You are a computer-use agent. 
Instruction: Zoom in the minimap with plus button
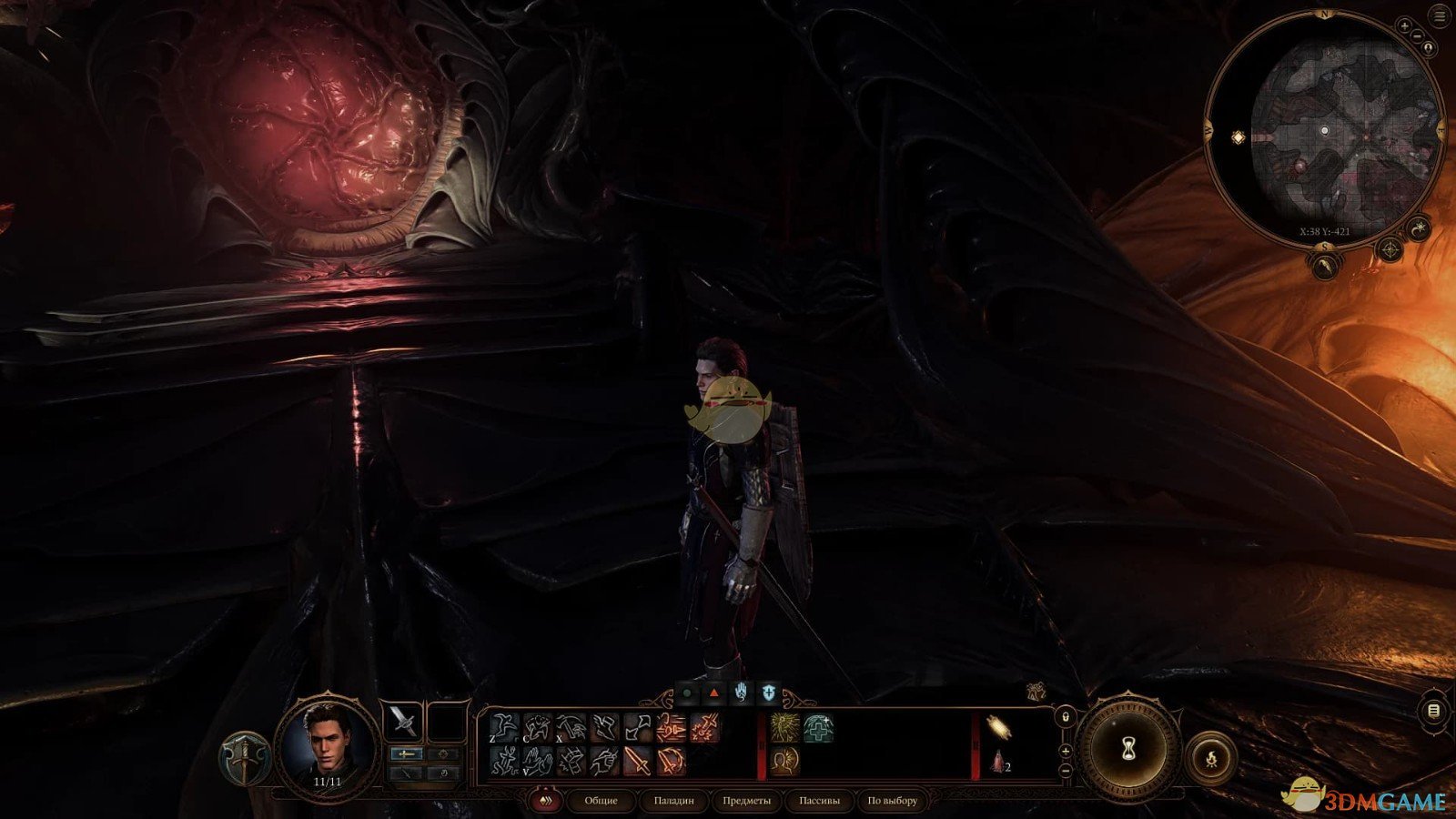point(1405,27)
